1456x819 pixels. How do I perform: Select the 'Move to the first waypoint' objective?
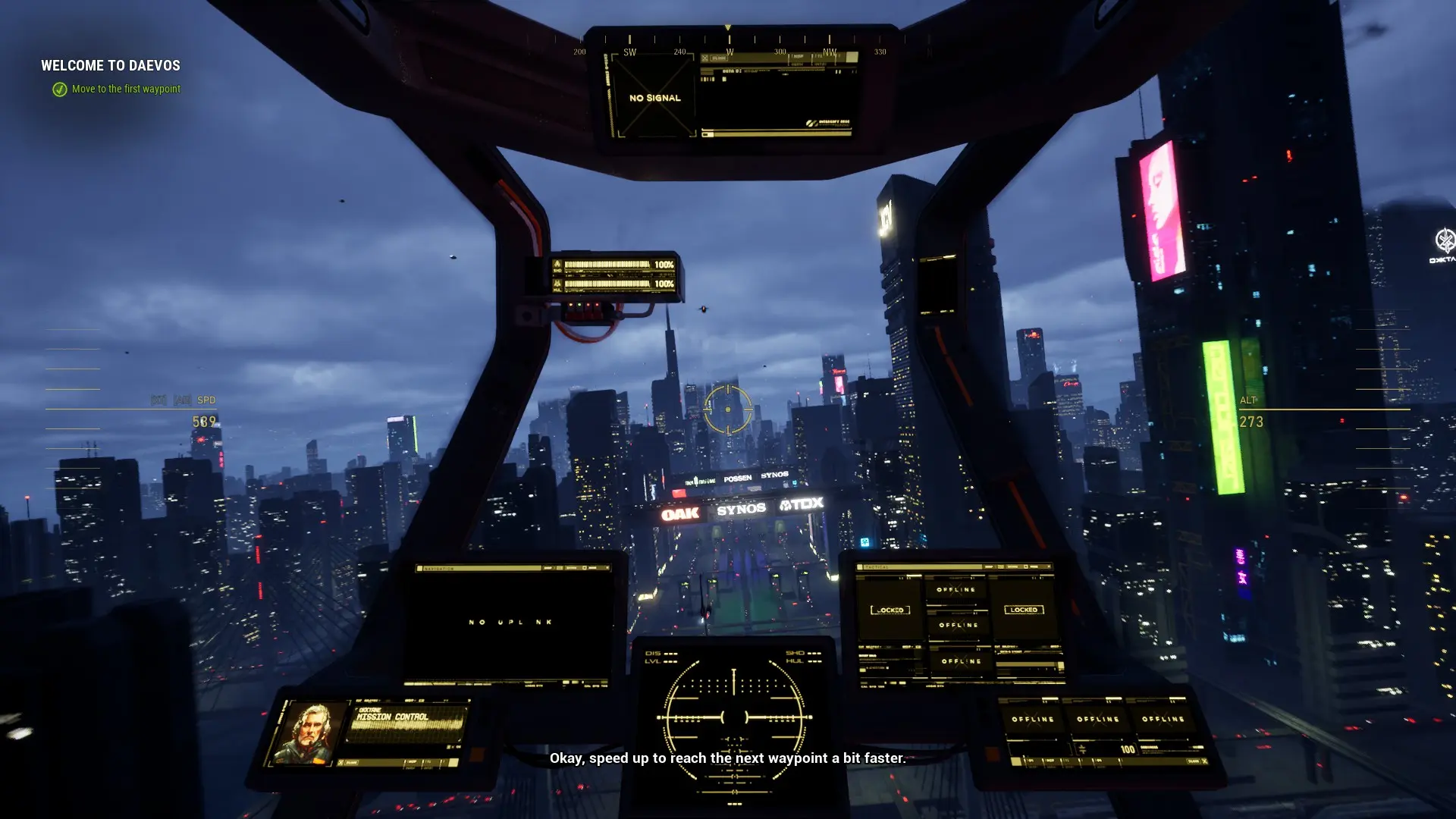pyautogui.click(x=125, y=89)
